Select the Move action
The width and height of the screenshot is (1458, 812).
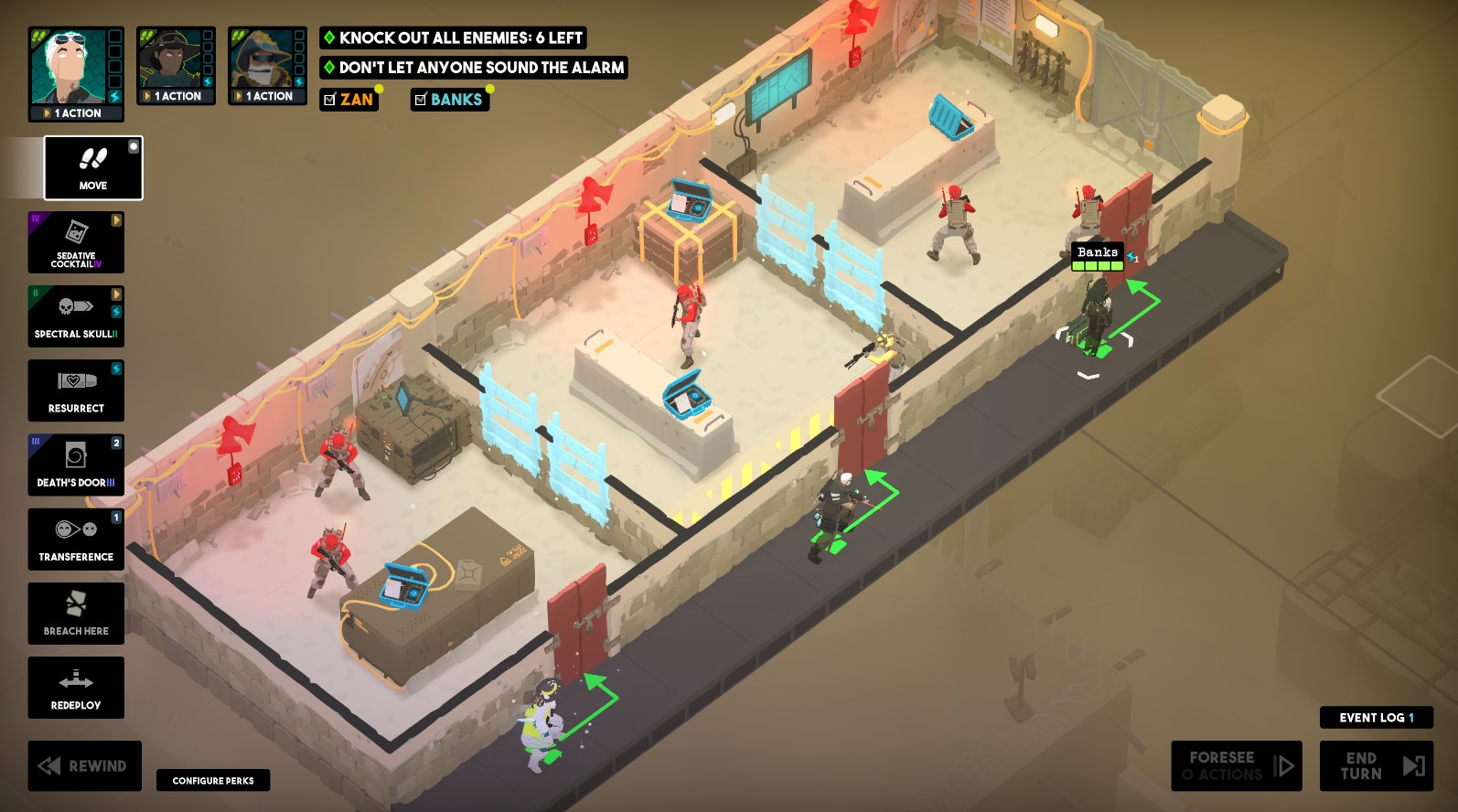point(91,168)
